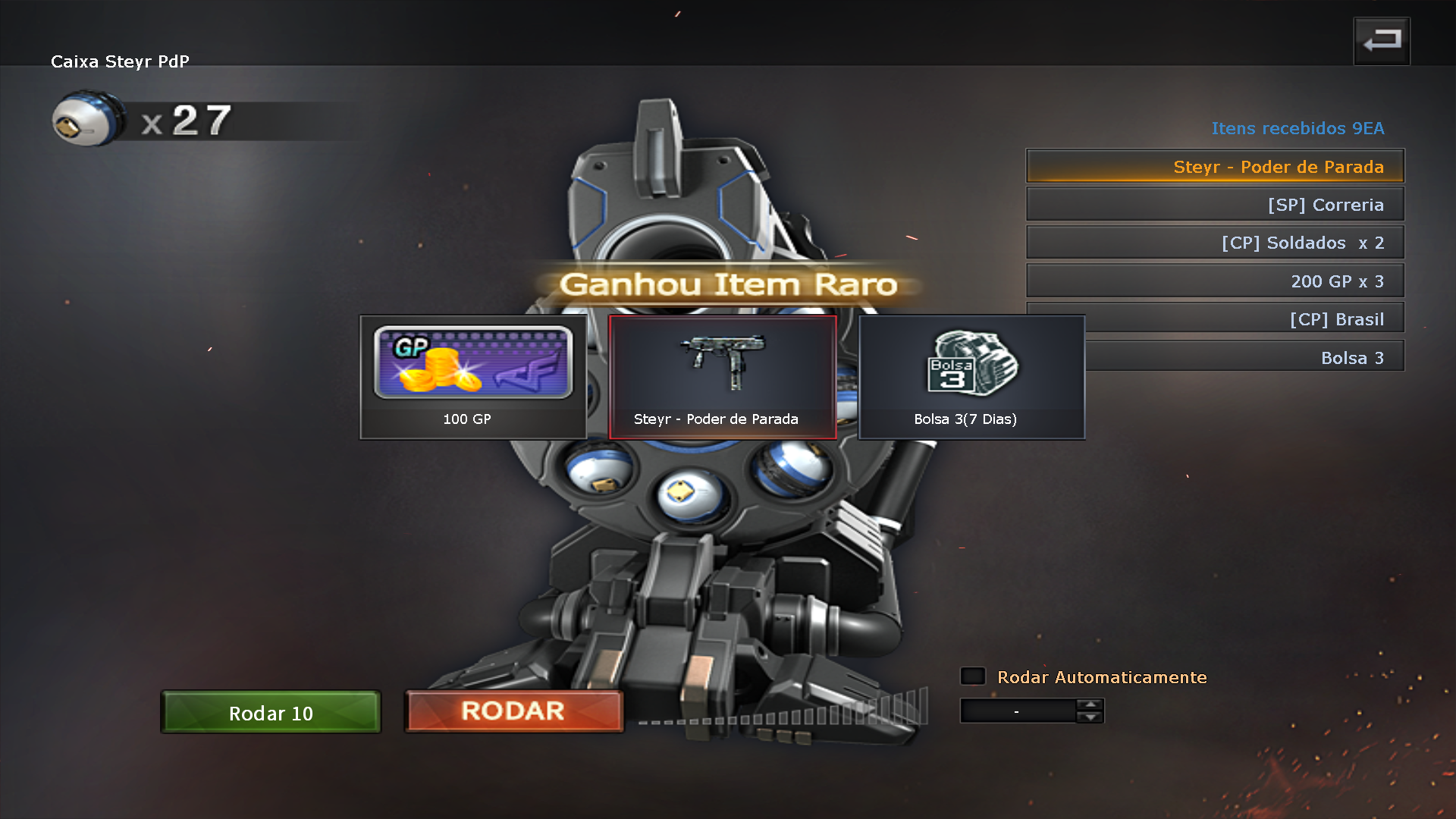Viewport: 1456px width, 819px height.
Task: Decrease the auto-spin count stepper
Action: (x=1090, y=717)
